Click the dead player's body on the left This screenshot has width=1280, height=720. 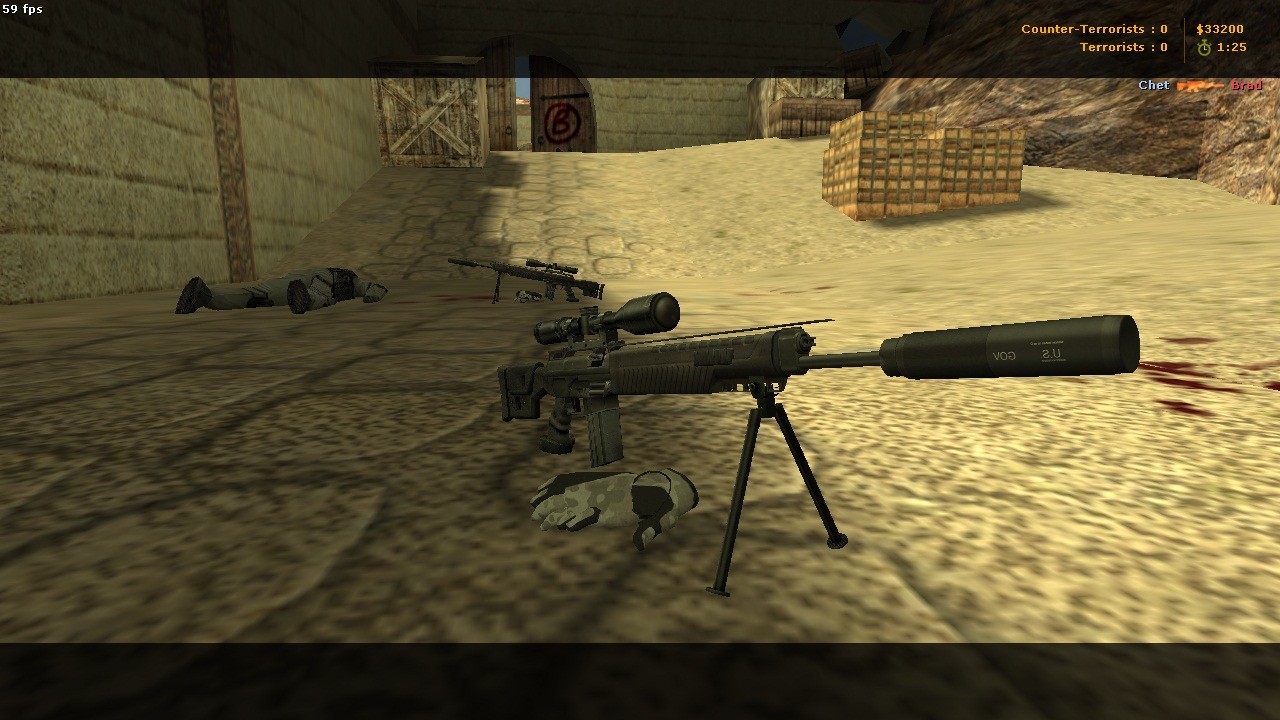(x=280, y=290)
